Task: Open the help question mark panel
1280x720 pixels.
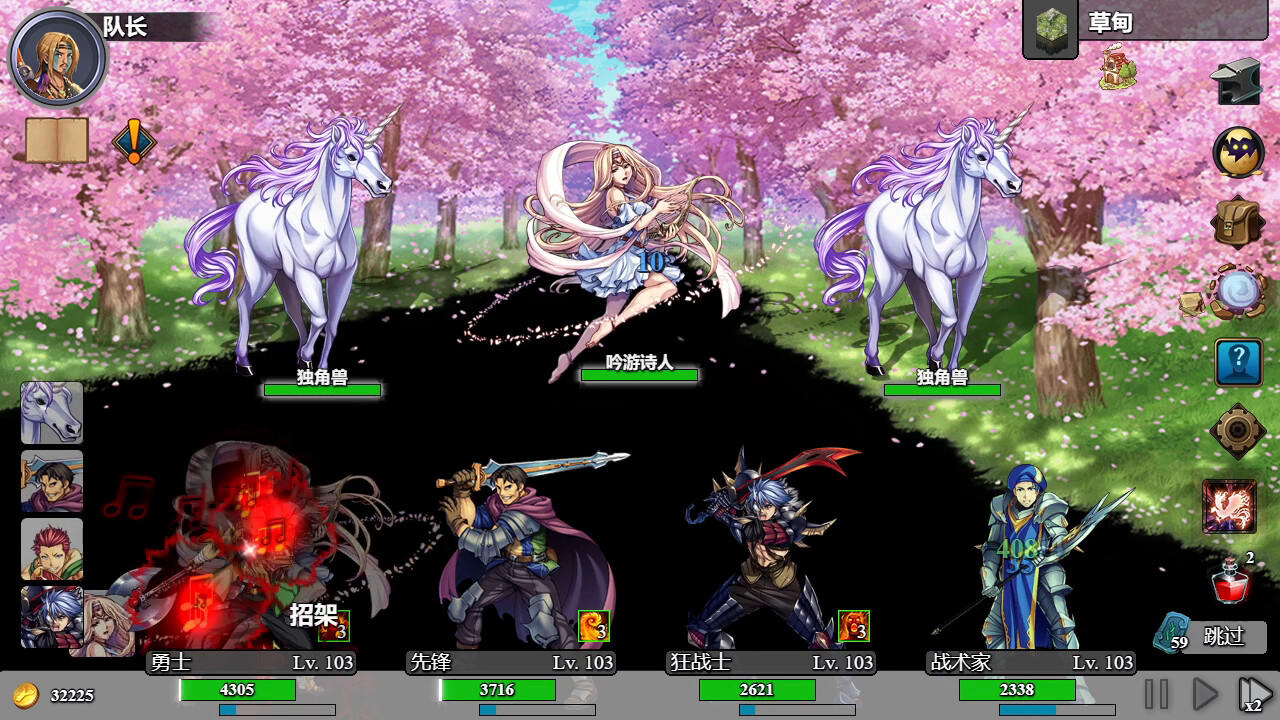Action: click(x=1237, y=362)
